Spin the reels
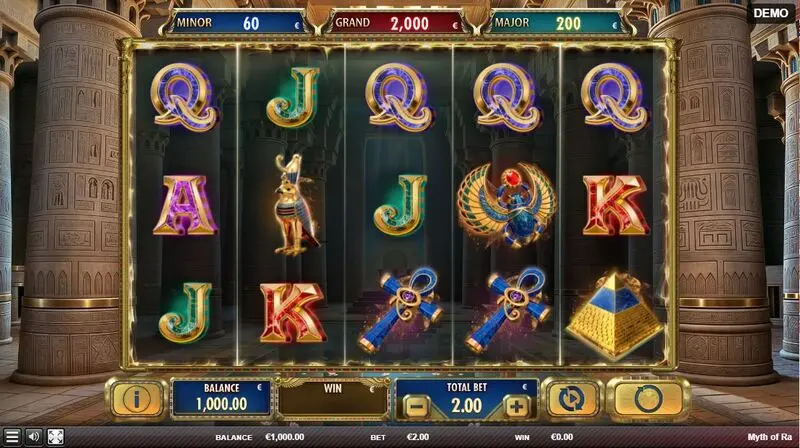Viewport: 800px width, 448px height. pyautogui.click(x=648, y=399)
